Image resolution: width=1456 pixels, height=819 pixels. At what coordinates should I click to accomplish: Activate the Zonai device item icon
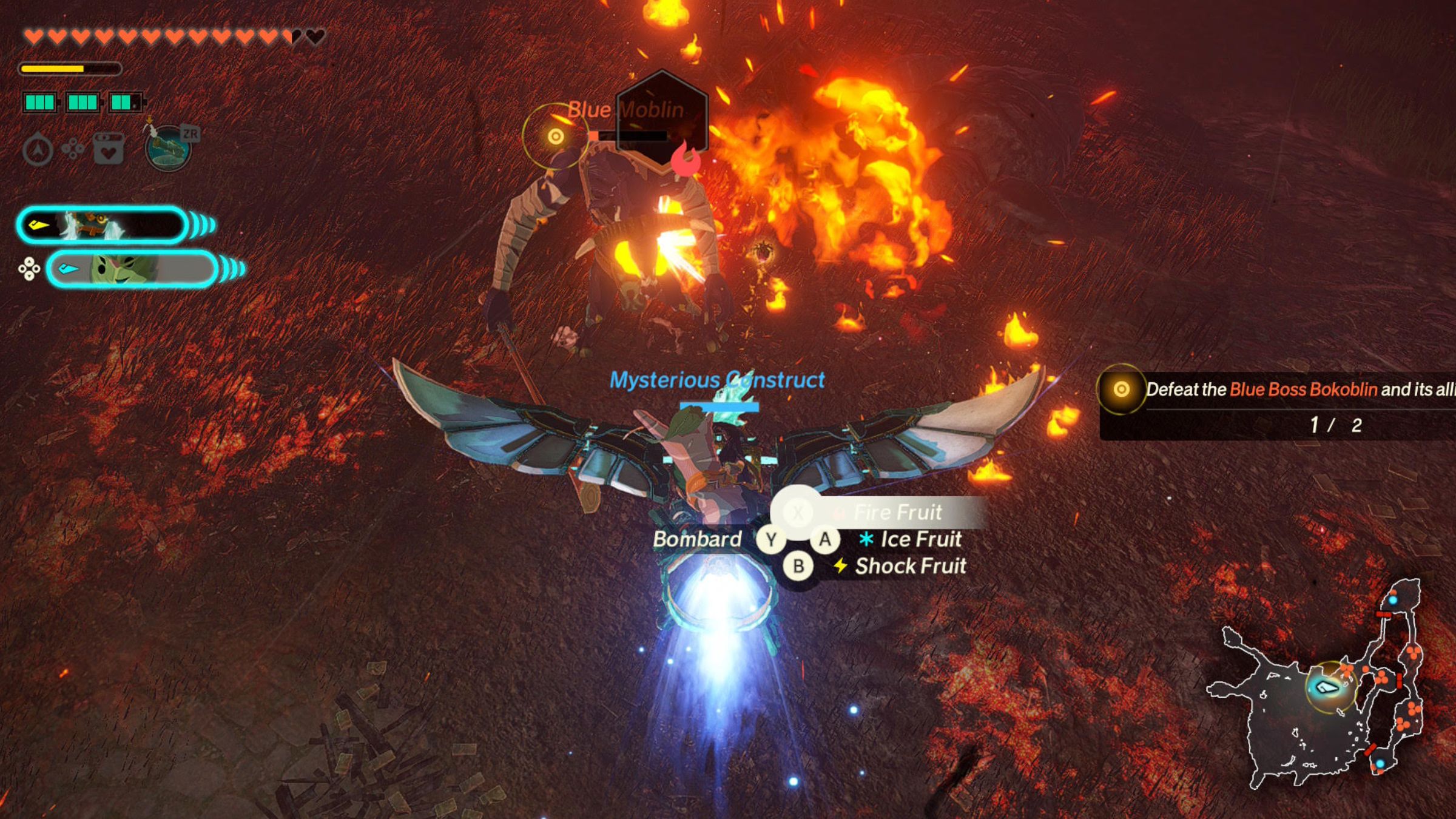[x=169, y=148]
